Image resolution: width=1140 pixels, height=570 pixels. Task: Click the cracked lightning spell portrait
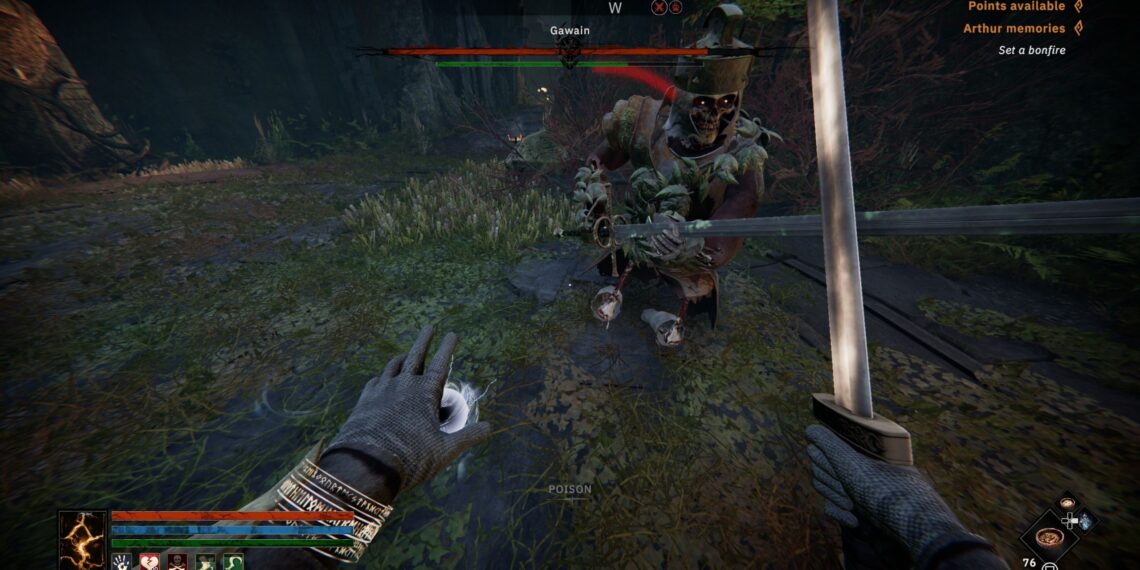tap(82, 538)
